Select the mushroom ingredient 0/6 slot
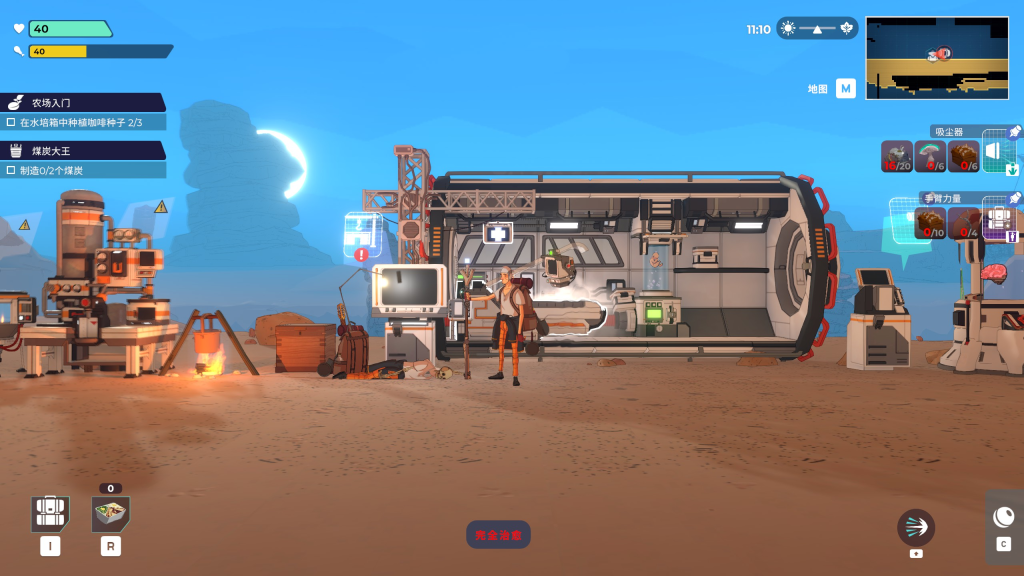 point(931,157)
